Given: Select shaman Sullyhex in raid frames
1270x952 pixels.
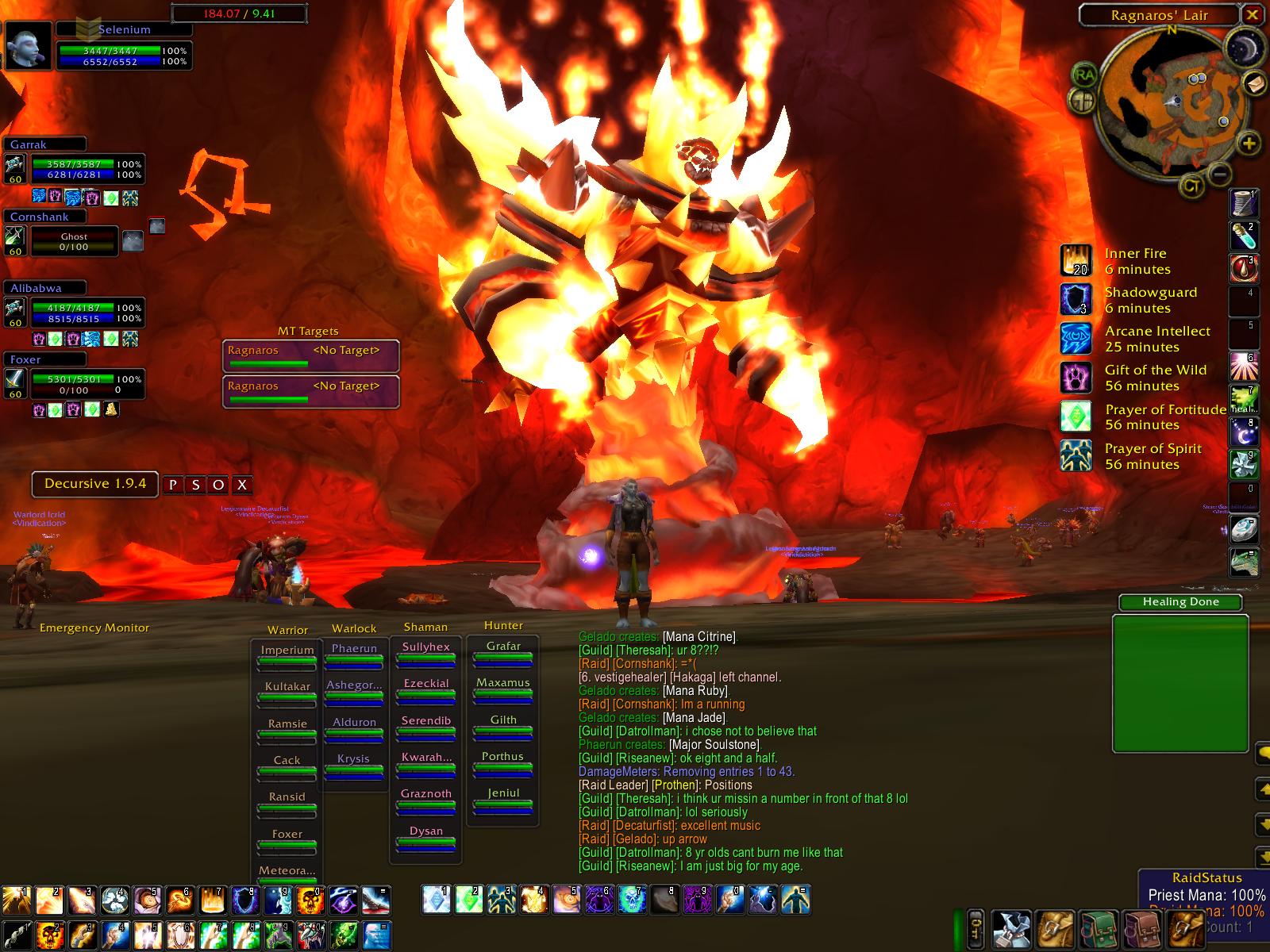Looking at the screenshot, I should click(425, 654).
